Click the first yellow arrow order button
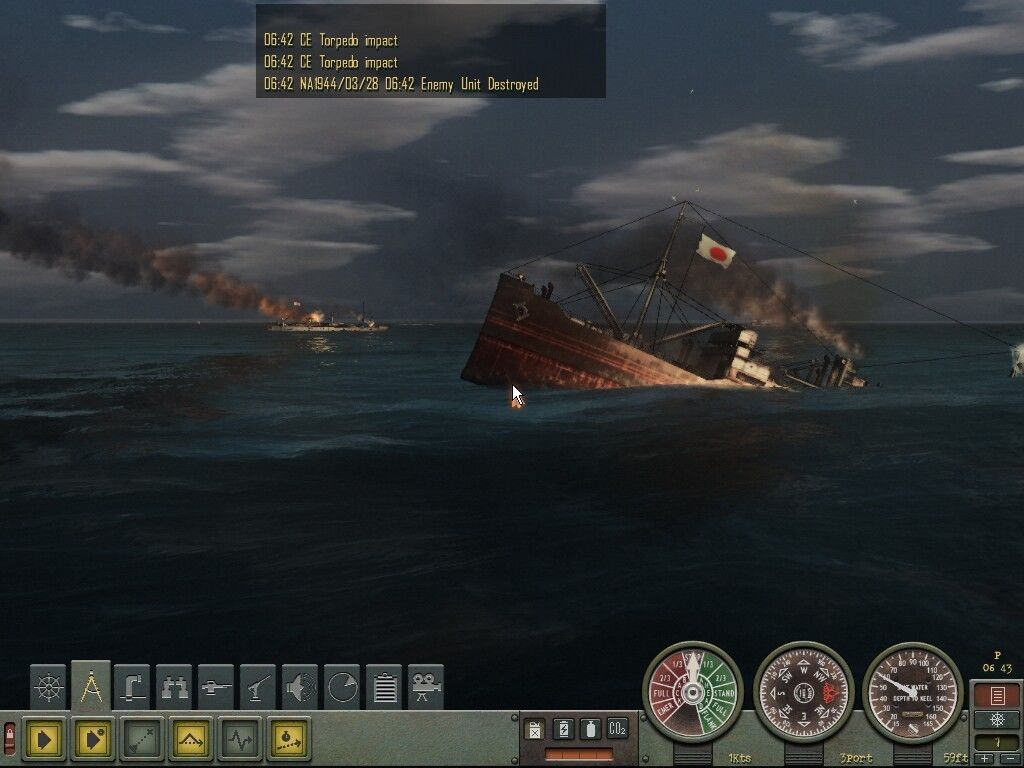The image size is (1024, 768). point(43,740)
